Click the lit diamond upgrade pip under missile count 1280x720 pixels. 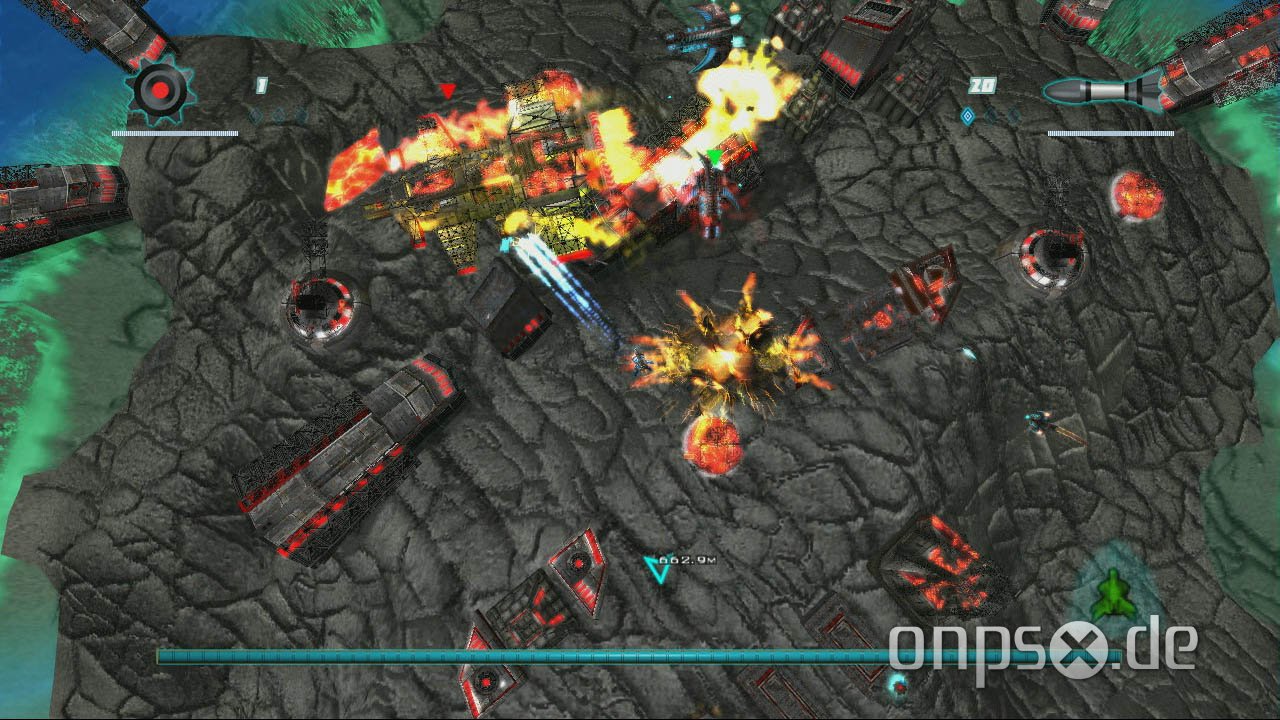(x=967, y=114)
